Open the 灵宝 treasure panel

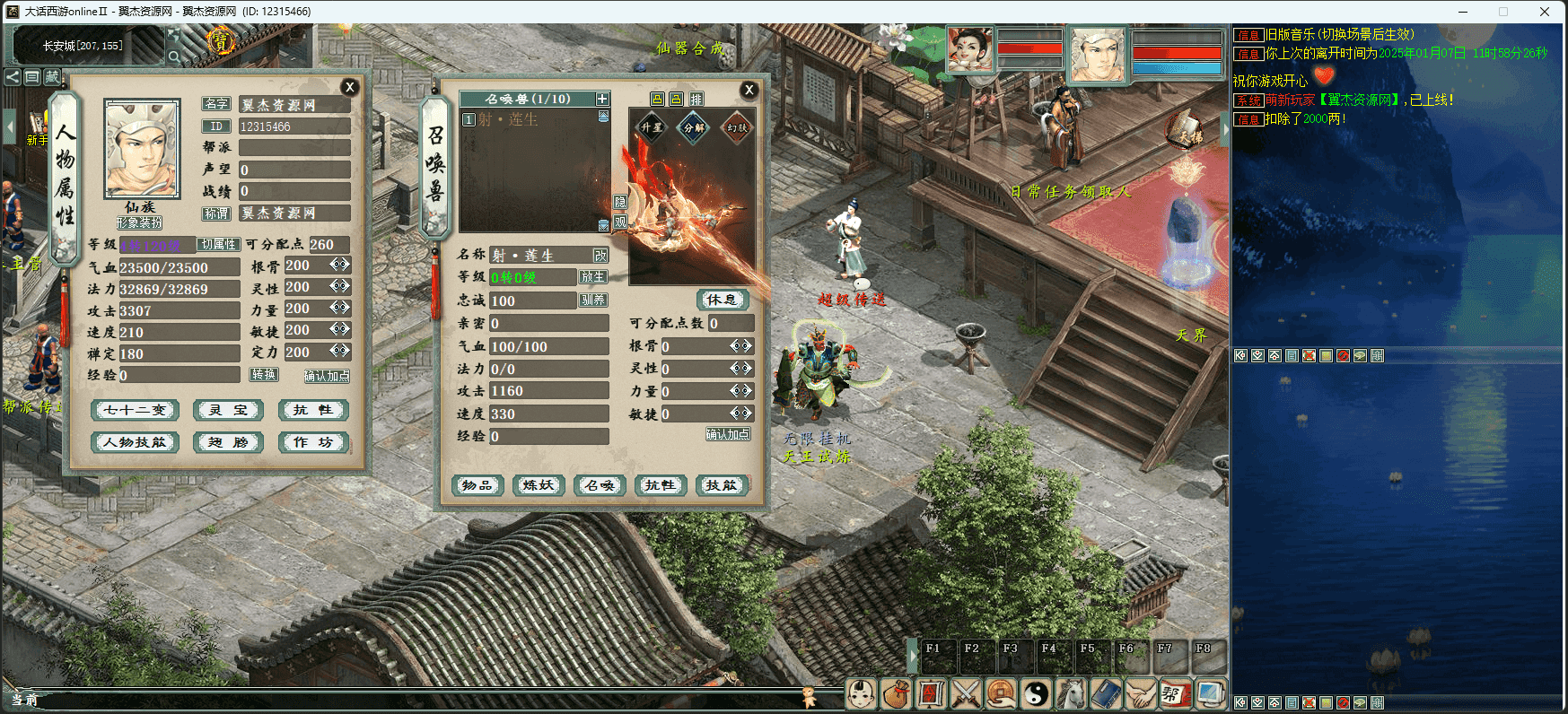click(x=229, y=410)
